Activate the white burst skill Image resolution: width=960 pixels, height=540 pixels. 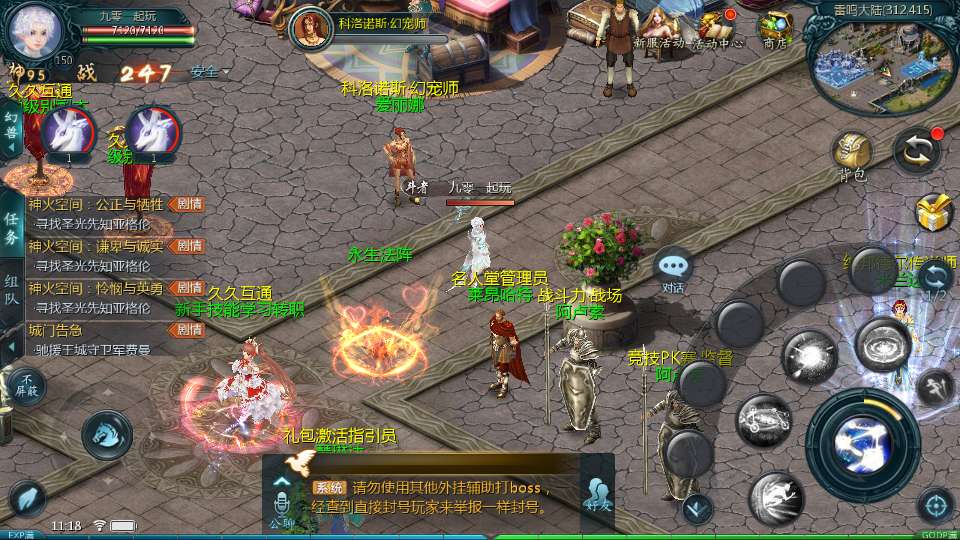coord(809,356)
